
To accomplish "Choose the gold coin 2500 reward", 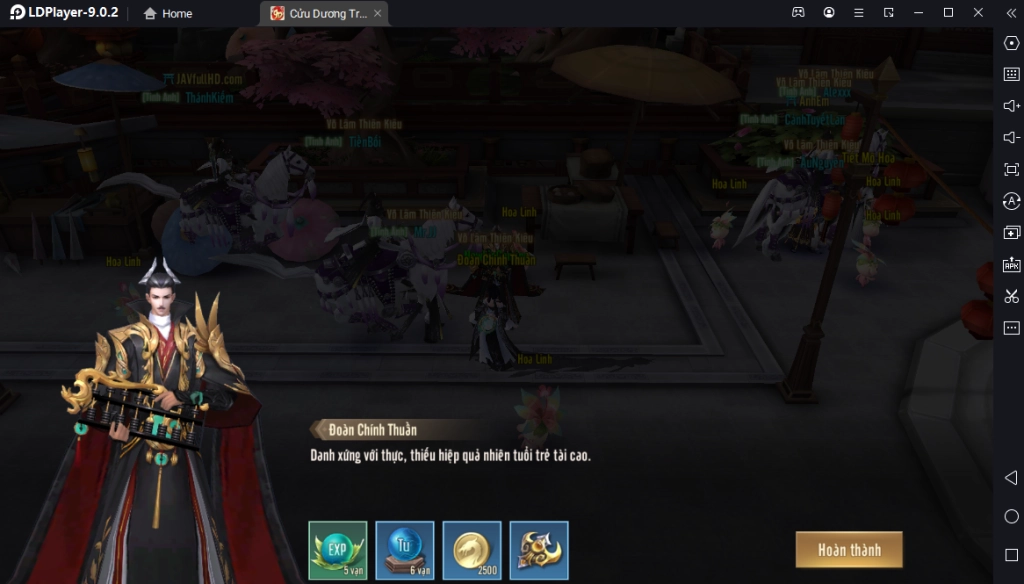I will [472, 550].
